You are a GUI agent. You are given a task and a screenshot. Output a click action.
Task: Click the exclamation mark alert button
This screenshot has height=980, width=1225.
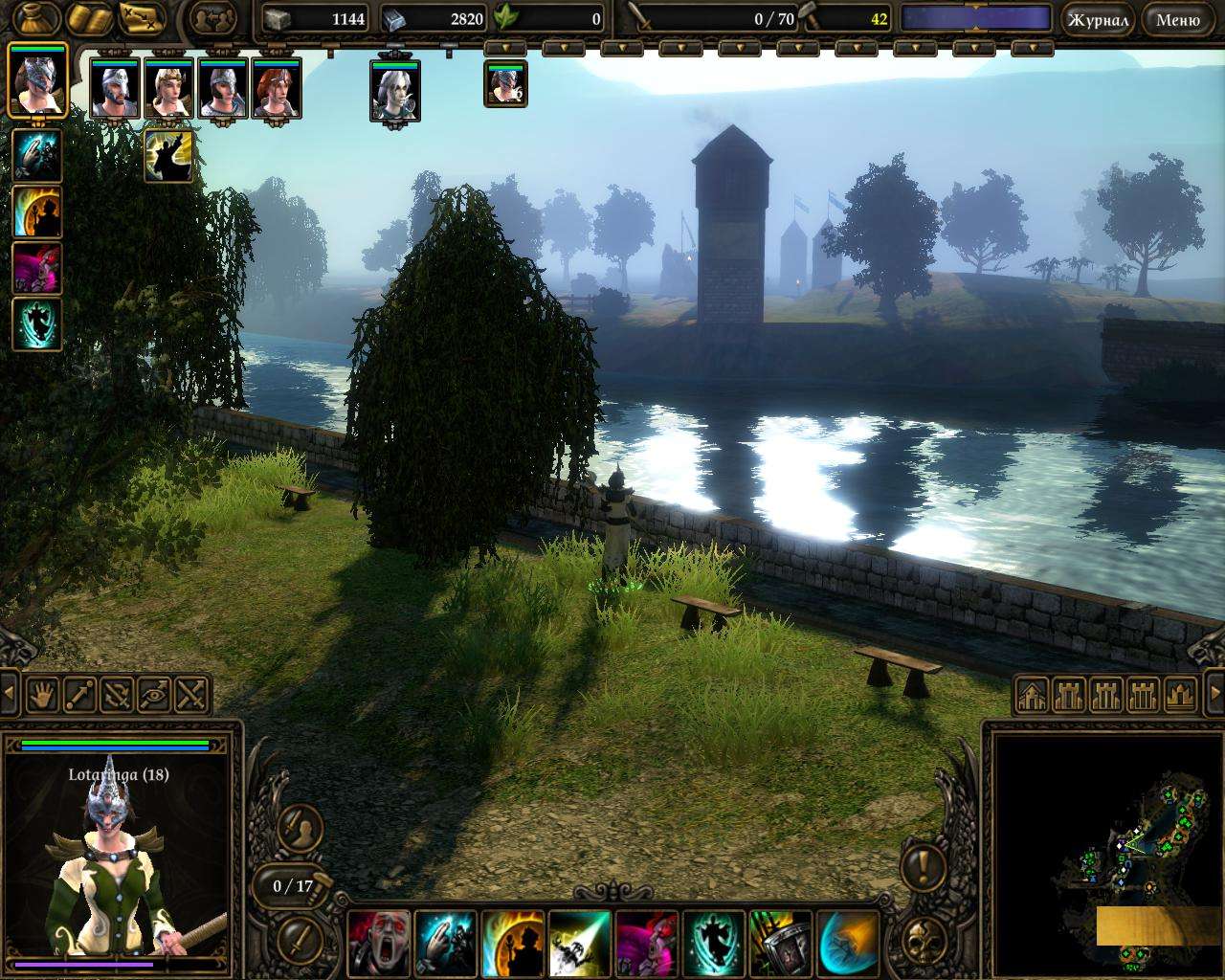click(x=924, y=868)
